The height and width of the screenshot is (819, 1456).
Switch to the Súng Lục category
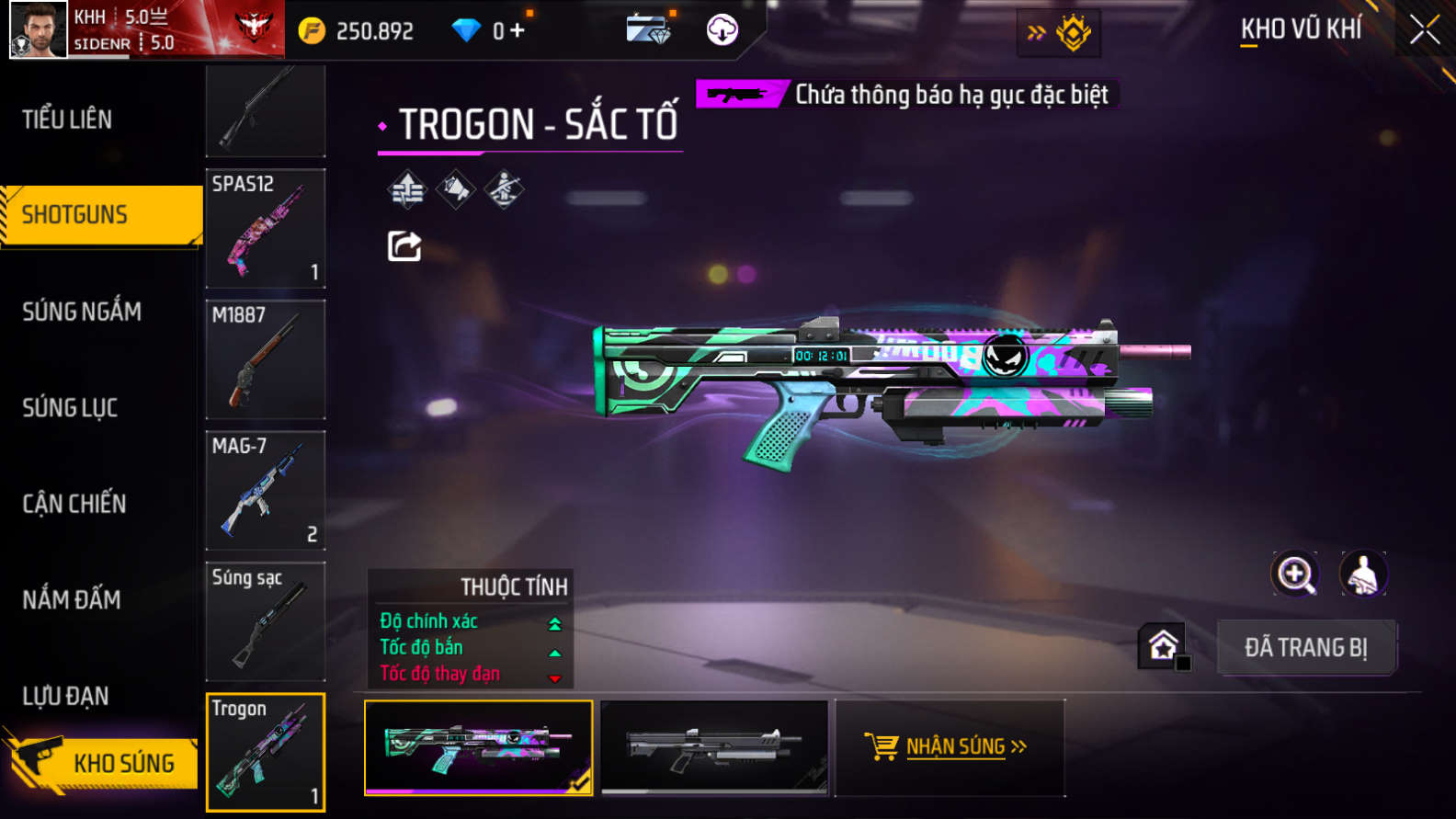(70, 407)
